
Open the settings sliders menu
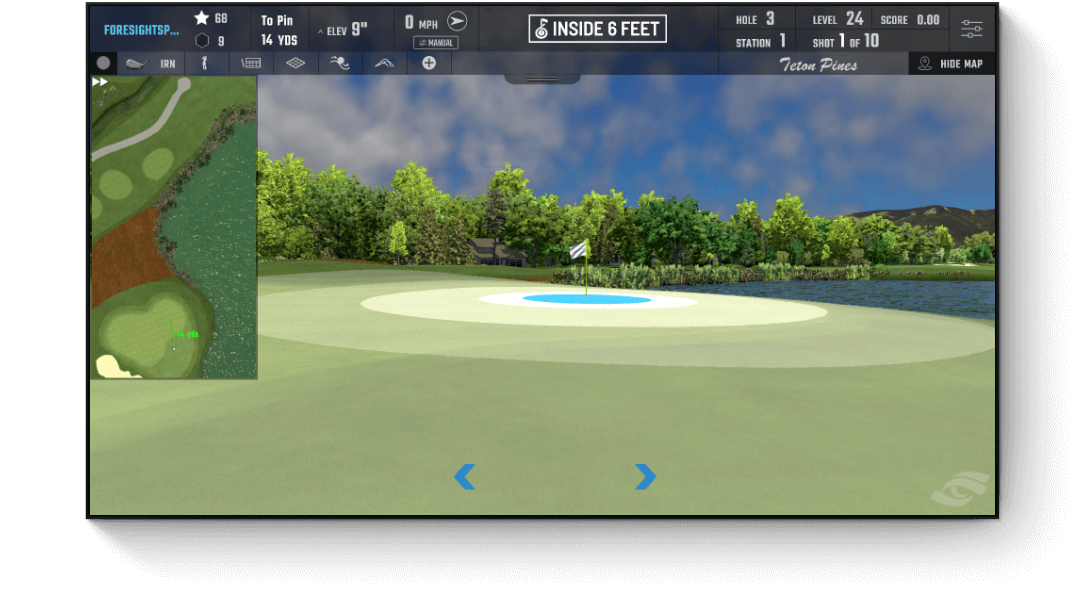click(971, 28)
